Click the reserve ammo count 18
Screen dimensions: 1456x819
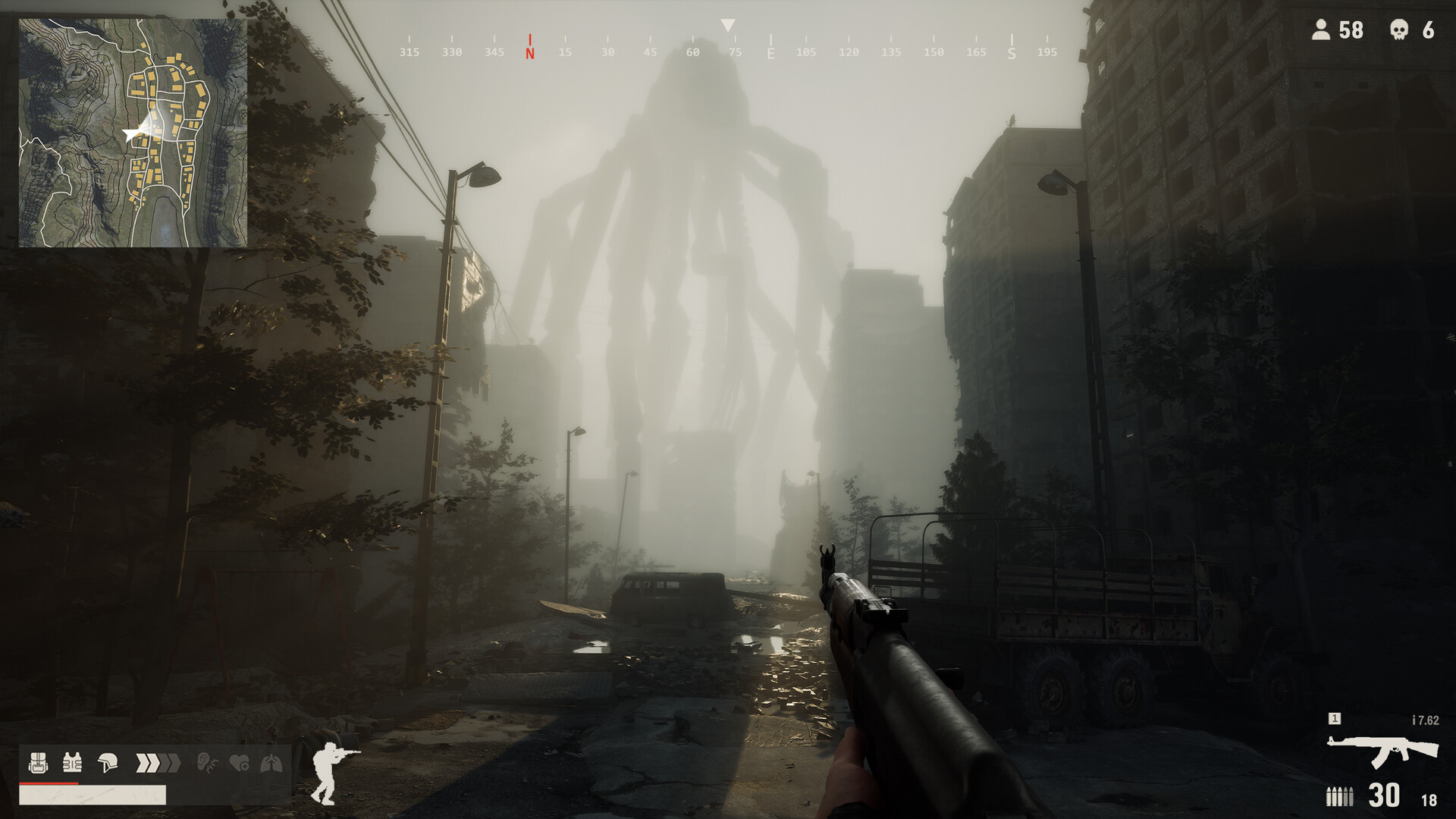tap(1429, 798)
